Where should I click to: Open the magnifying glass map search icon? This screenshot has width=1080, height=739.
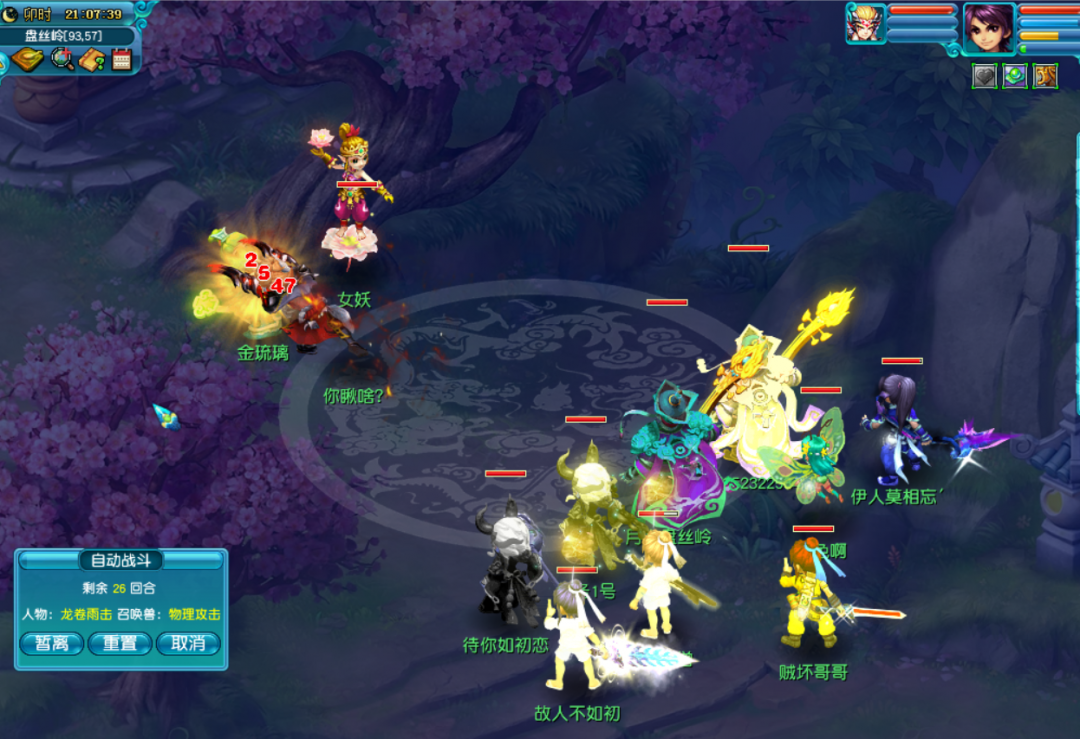[x=63, y=60]
